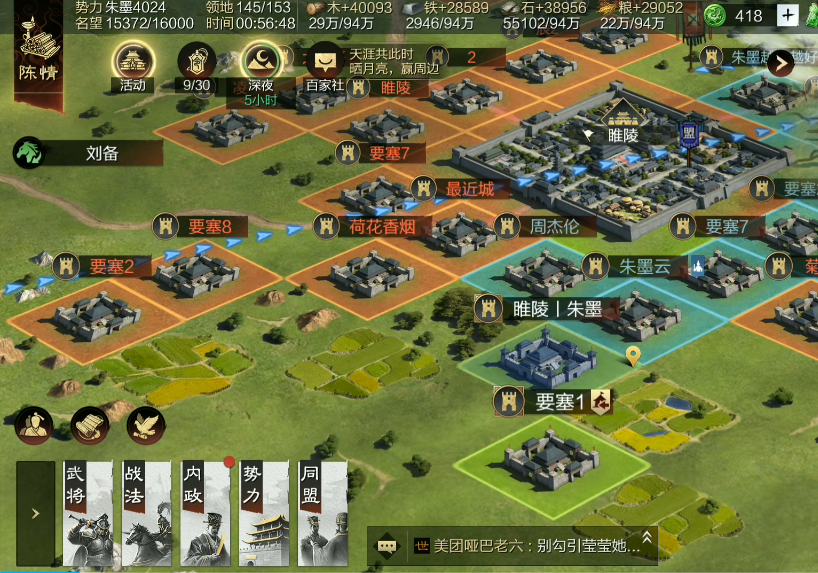The height and width of the screenshot is (573, 818).
Task: Open the advisor portrait icon
Action: pos(34,425)
